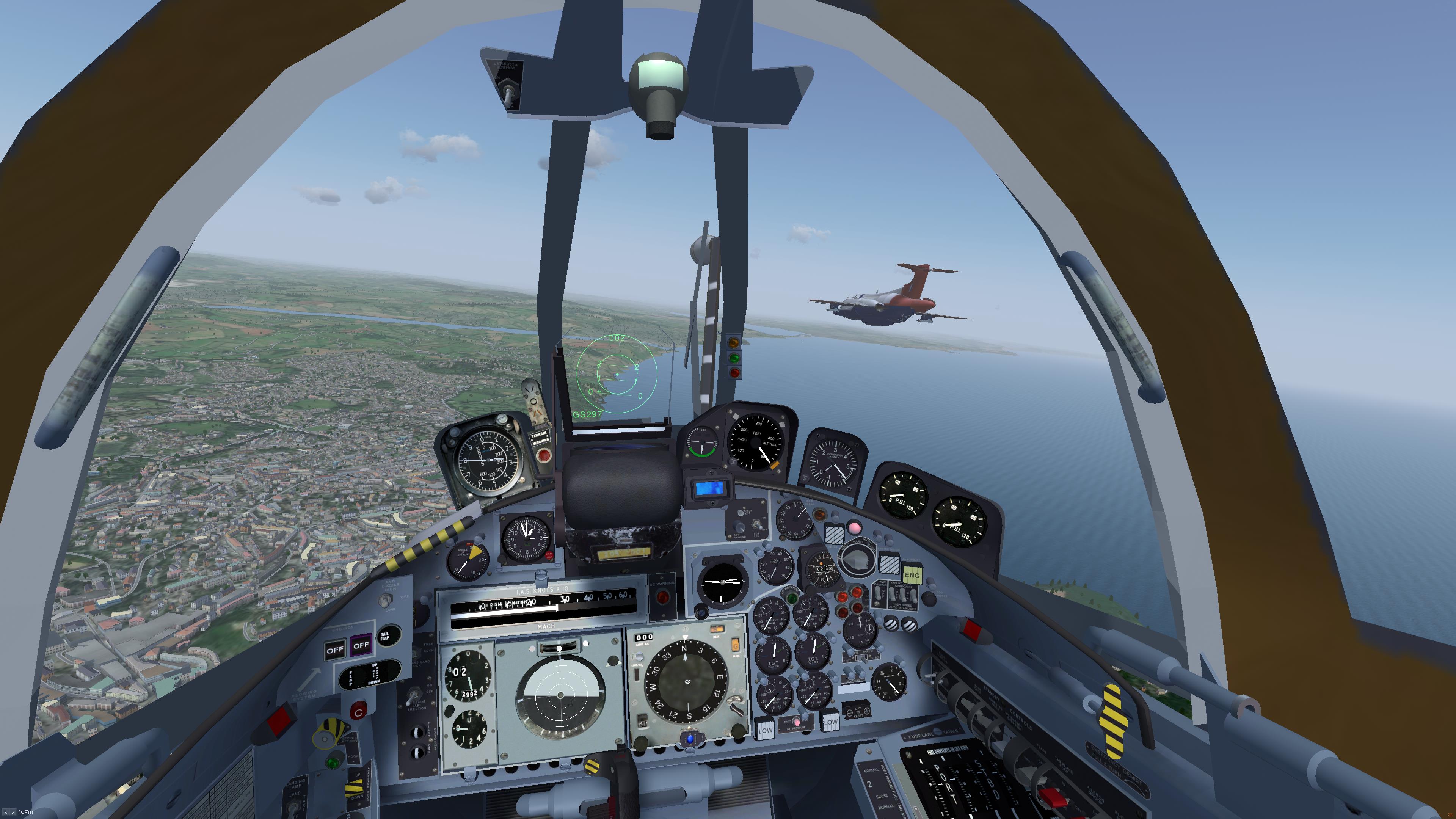Click the next ">" arrow beside WF01
The image size is (1456, 819).
point(13,813)
